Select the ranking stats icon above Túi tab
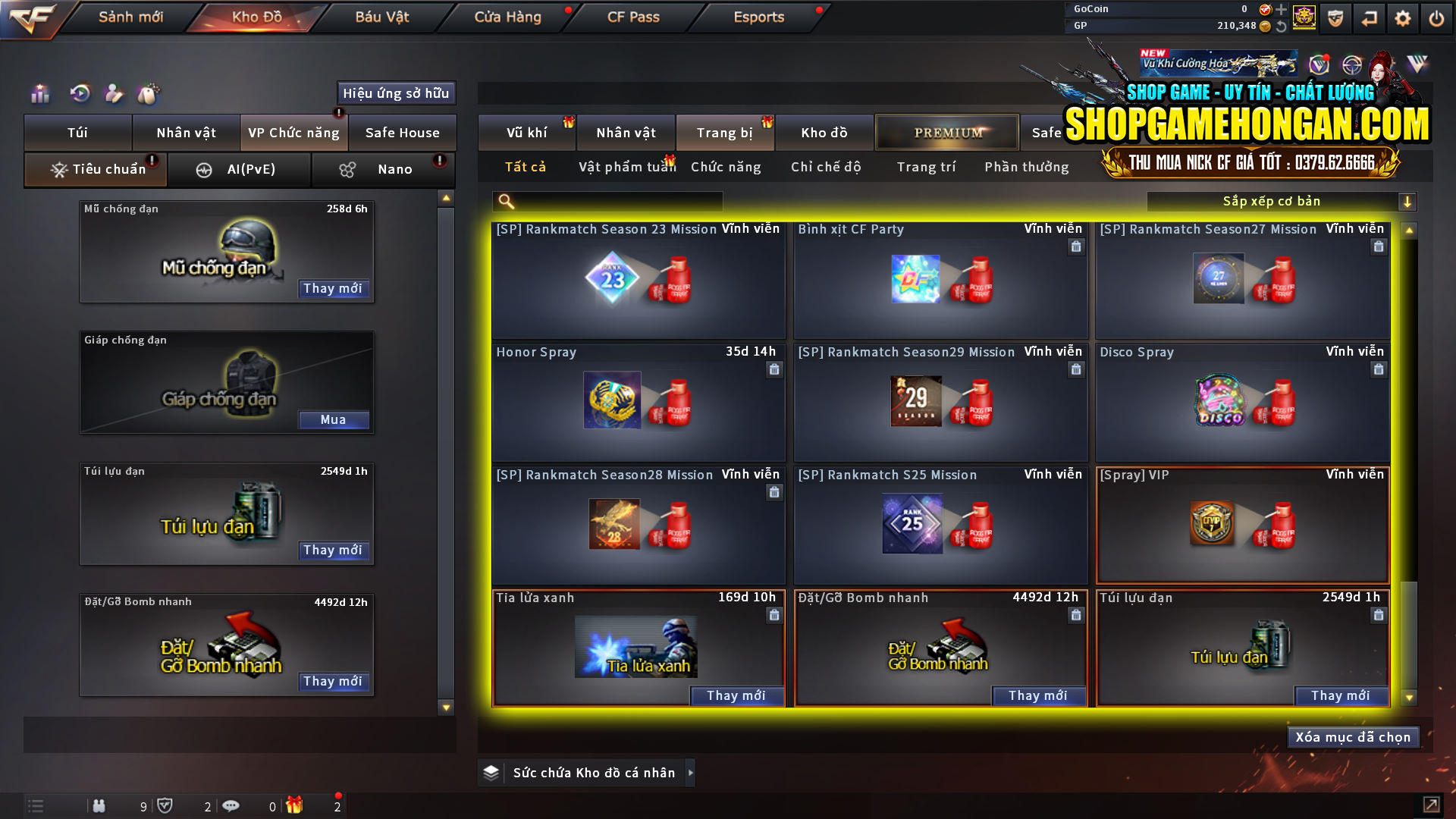Image resolution: width=1456 pixels, height=819 pixels. (39, 94)
